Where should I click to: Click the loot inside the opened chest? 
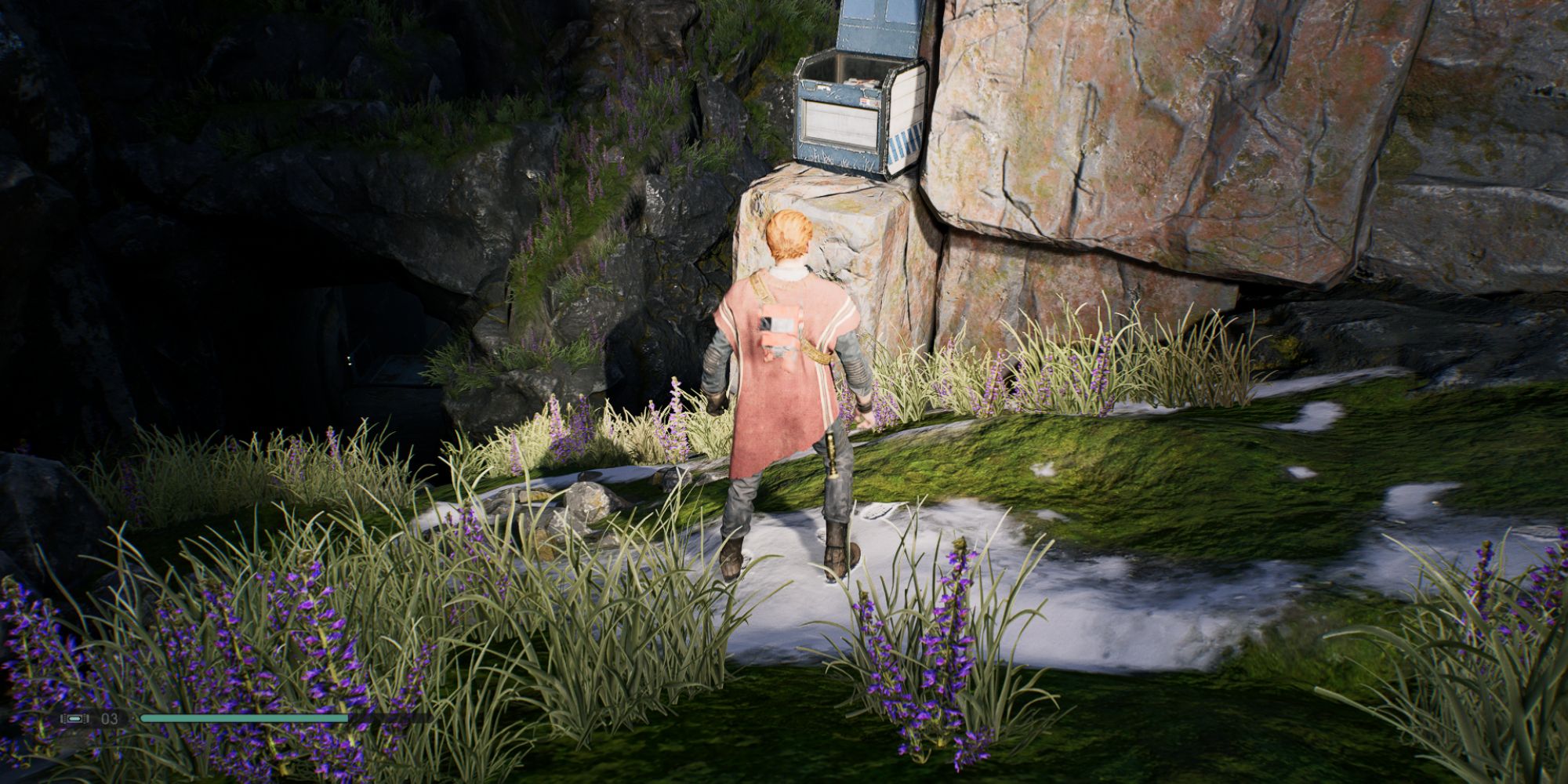click(x=860, y=82)
